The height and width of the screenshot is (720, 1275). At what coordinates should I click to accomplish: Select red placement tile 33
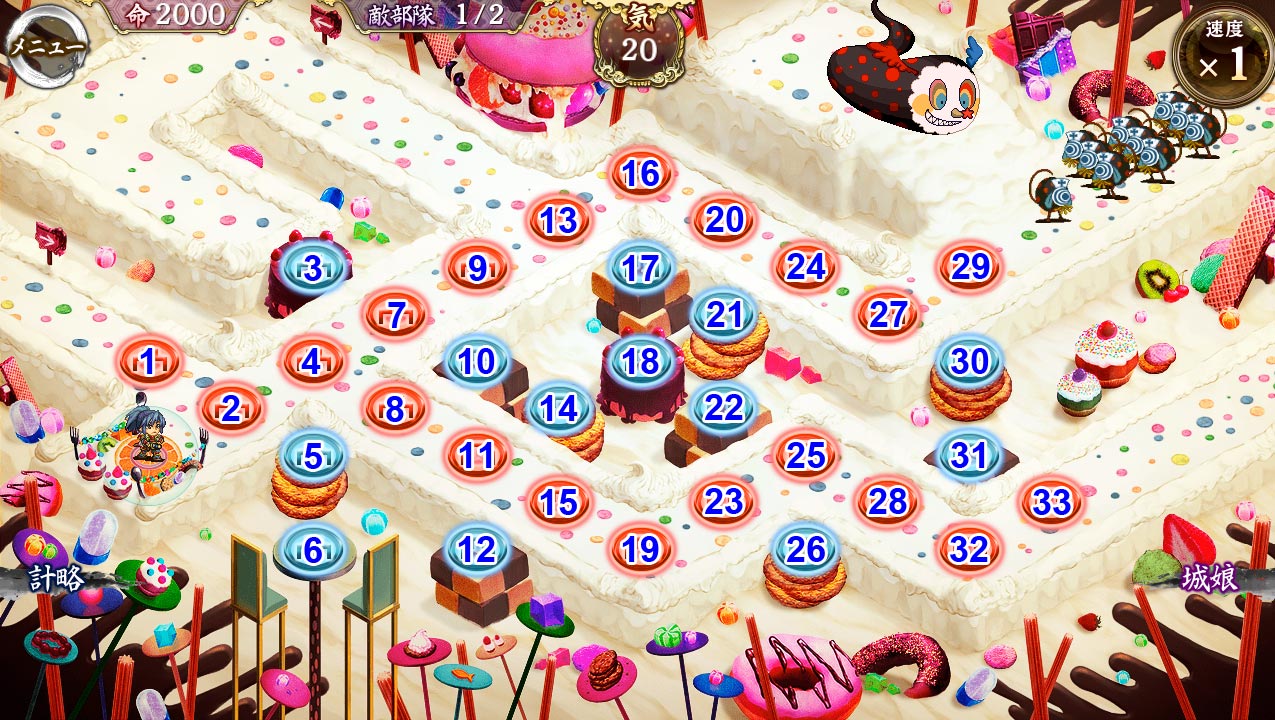coord(1051,502)
